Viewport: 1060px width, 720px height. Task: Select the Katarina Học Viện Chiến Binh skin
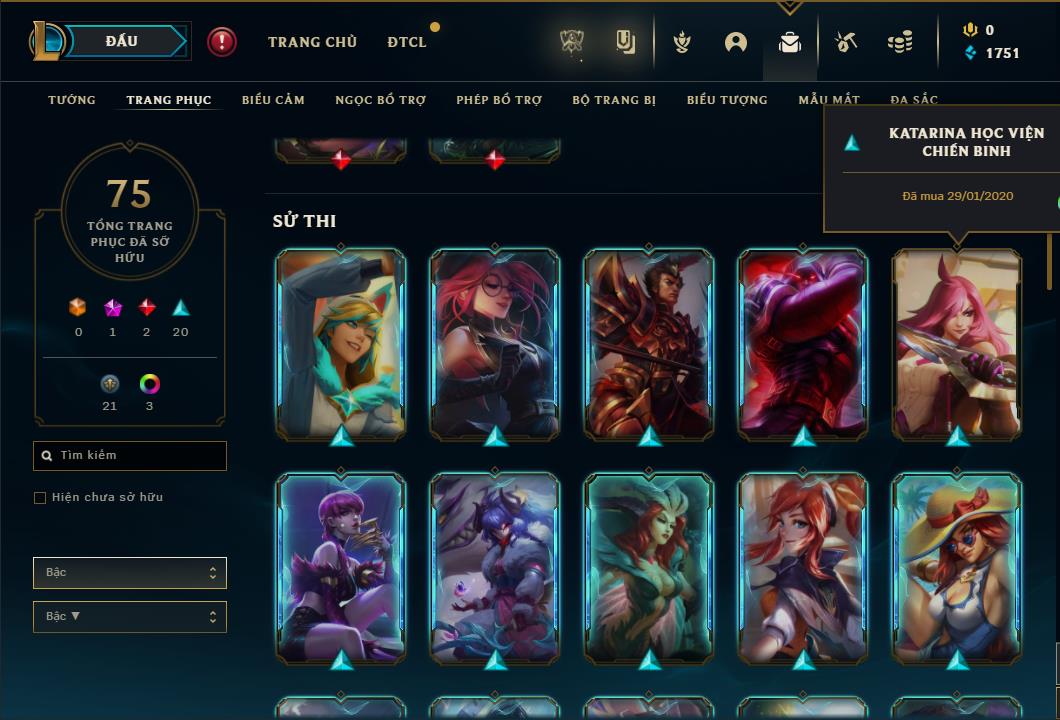point(957,342)
